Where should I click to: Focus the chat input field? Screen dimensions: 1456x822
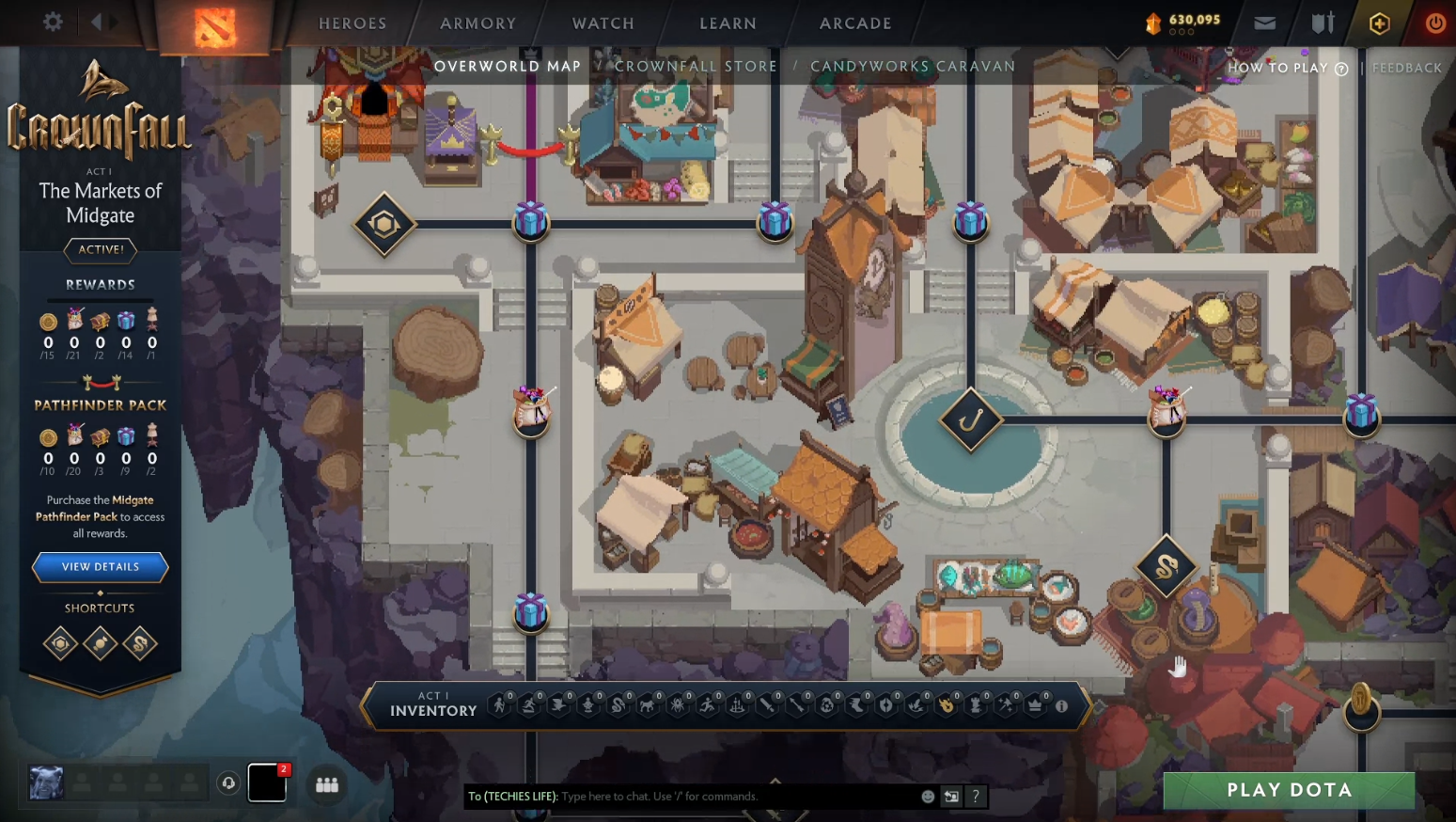click(x=733, y=797)
